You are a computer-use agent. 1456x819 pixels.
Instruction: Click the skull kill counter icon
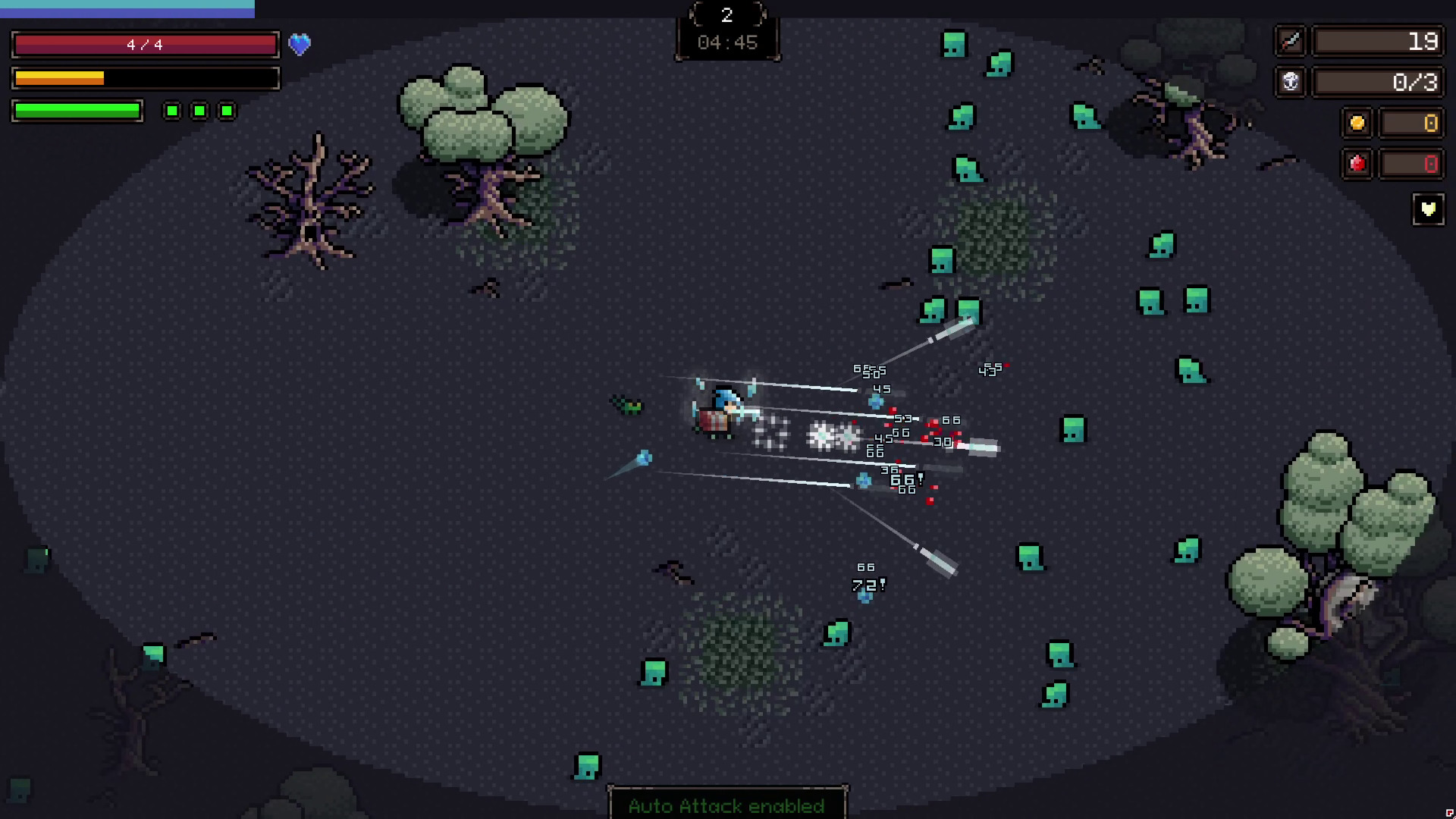(x=1290, y=83)
